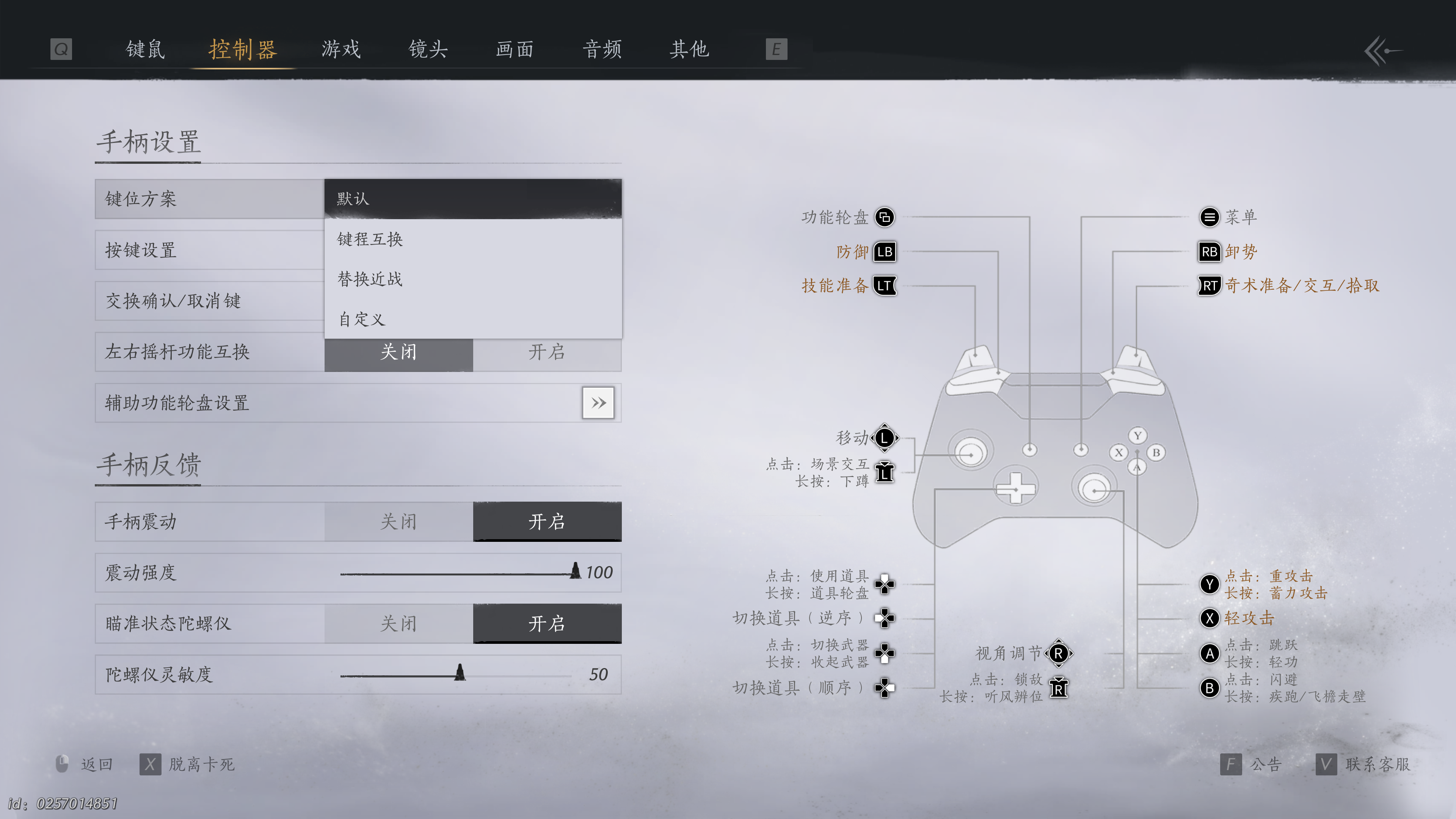Select the LT 技能准备 trigger icon
Screen dimensions: 1456x819
[x=885, y=287]
